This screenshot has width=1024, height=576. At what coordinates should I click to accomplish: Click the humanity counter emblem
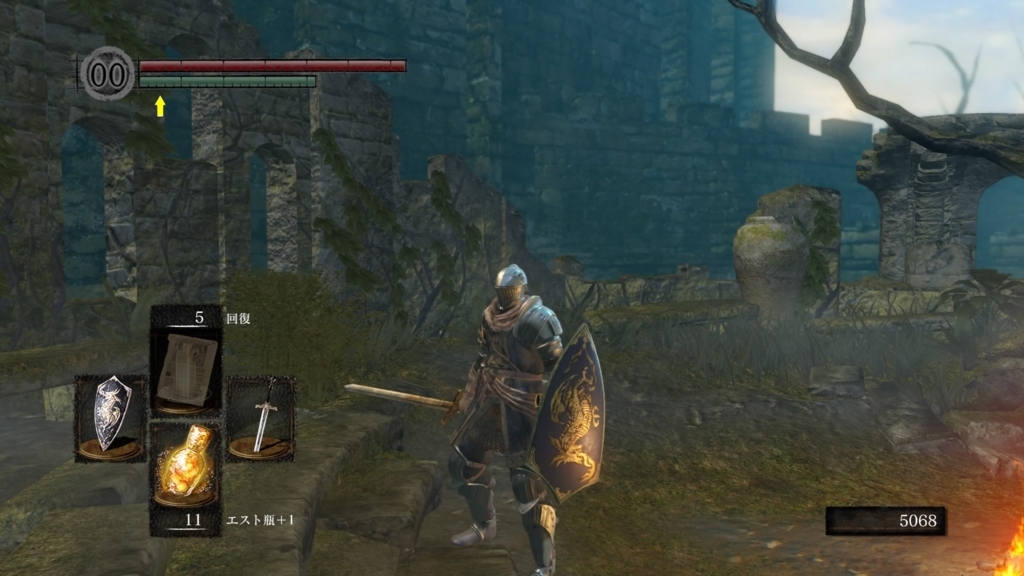[x=108, y=74]
